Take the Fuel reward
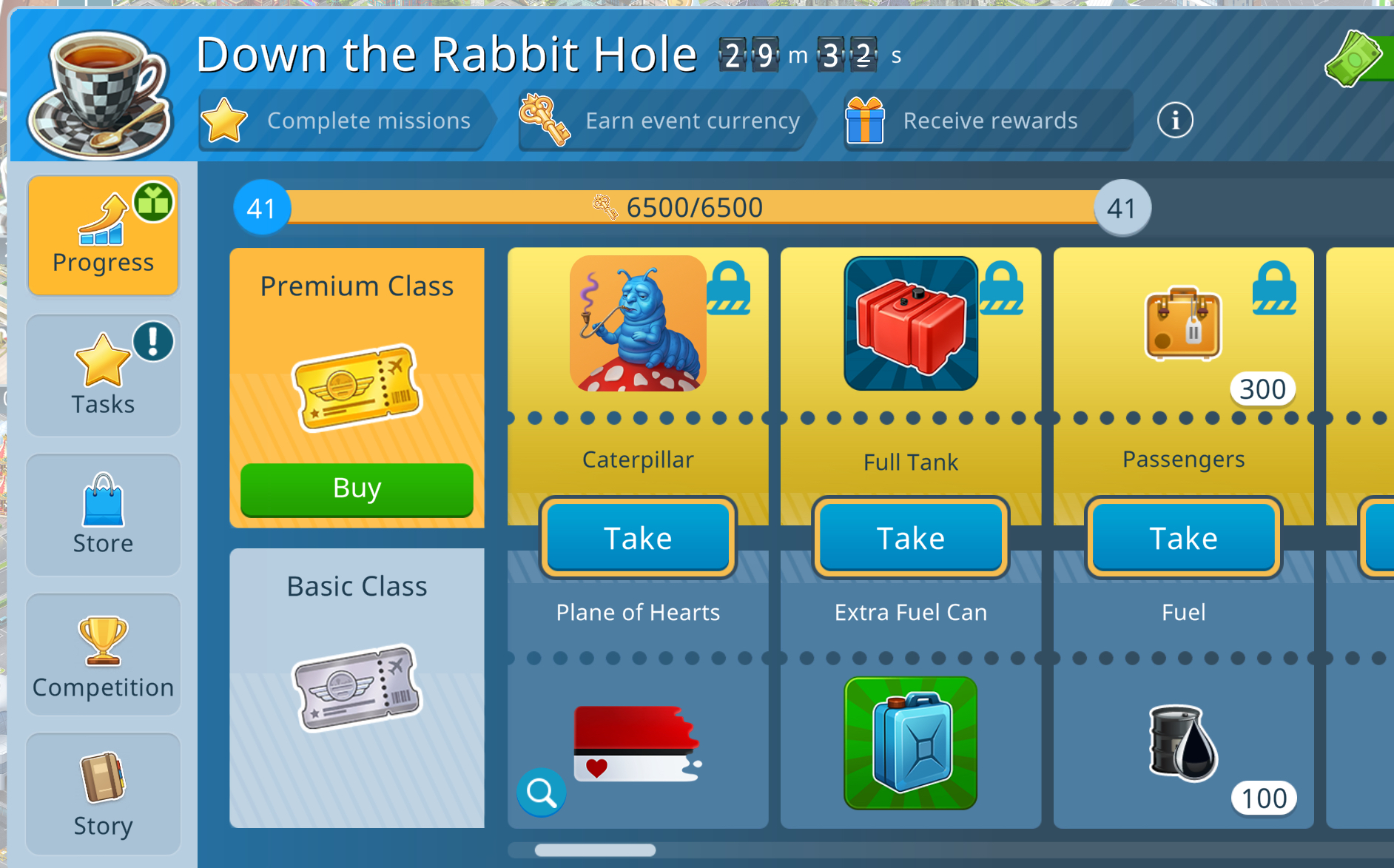This screenshot has width=1394, height=868. 1182,538
